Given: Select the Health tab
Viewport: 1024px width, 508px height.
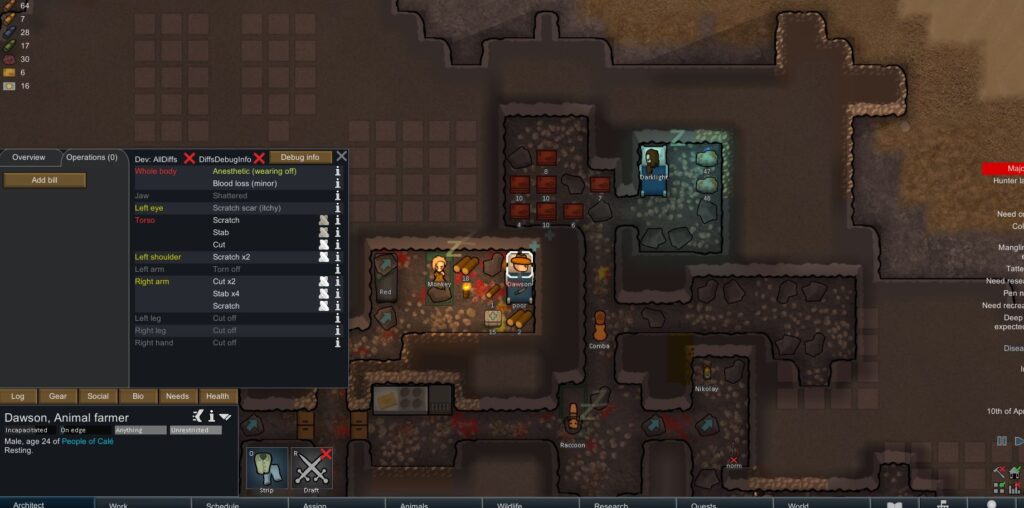Looking at the screenshot, I should [217, 396].
